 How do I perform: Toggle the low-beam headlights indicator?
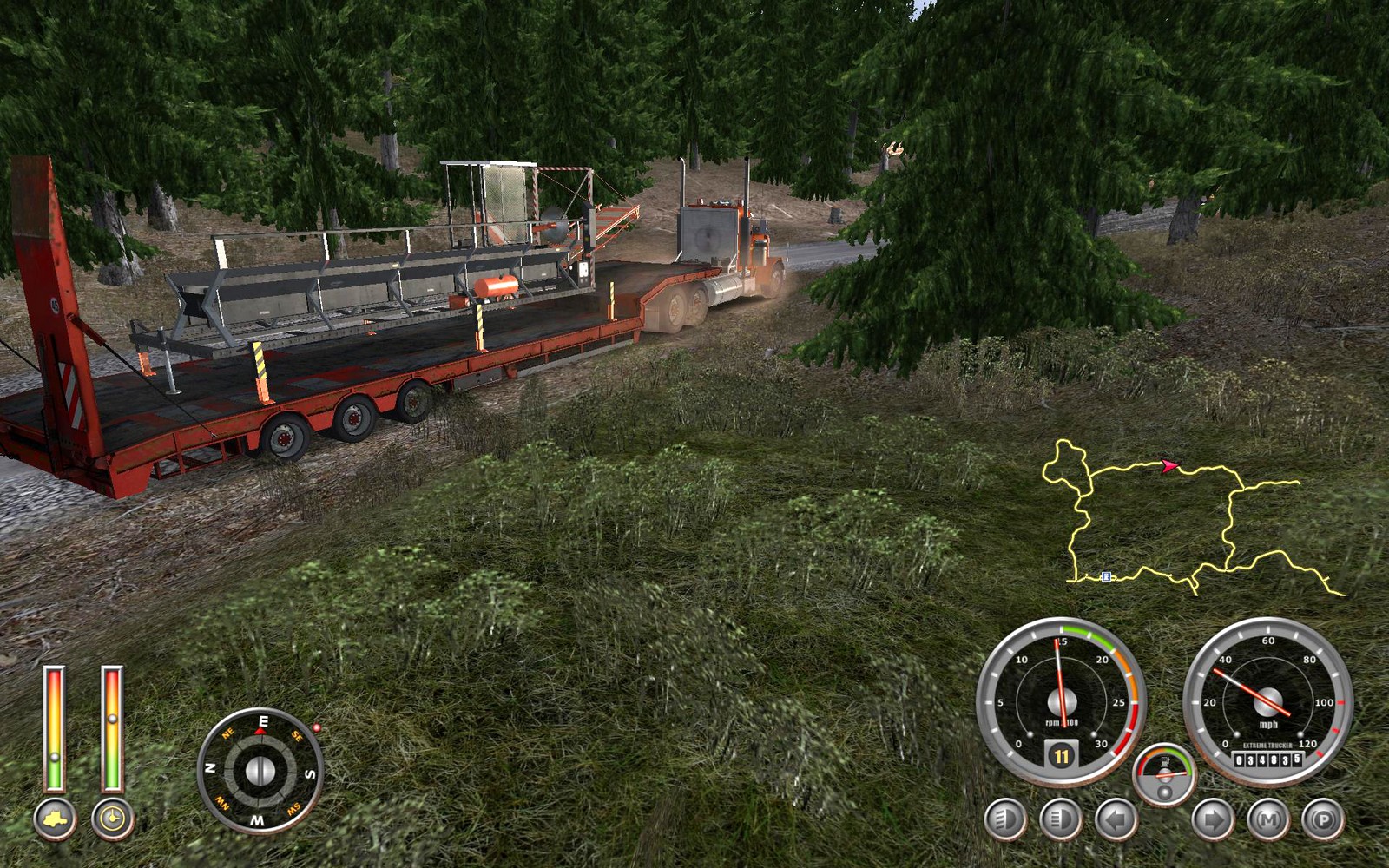tap(1005, 819)
